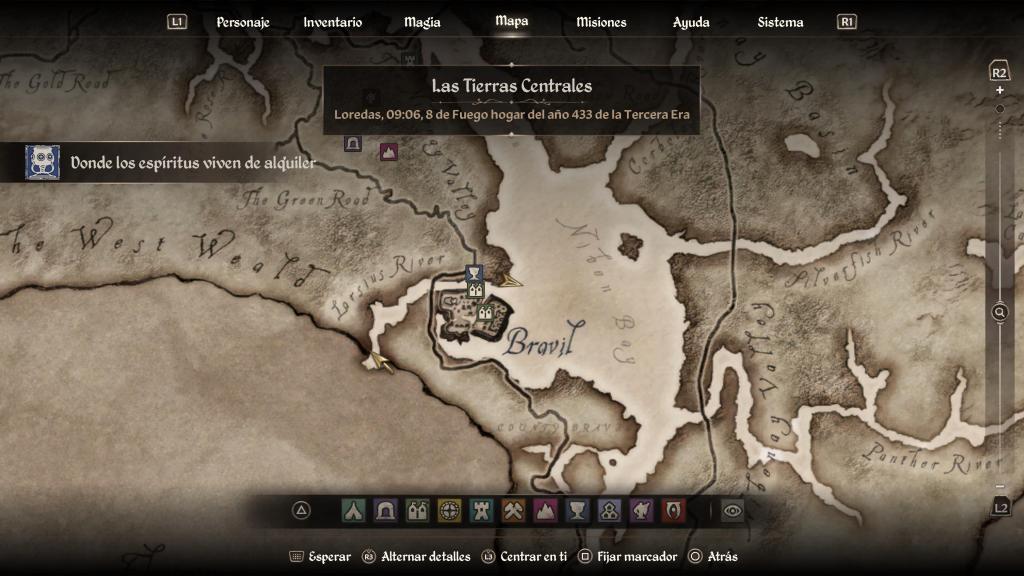This screenshot has width=1024, height=576.
Task: Open the Inventario tab
Action: tap(333, 22)
